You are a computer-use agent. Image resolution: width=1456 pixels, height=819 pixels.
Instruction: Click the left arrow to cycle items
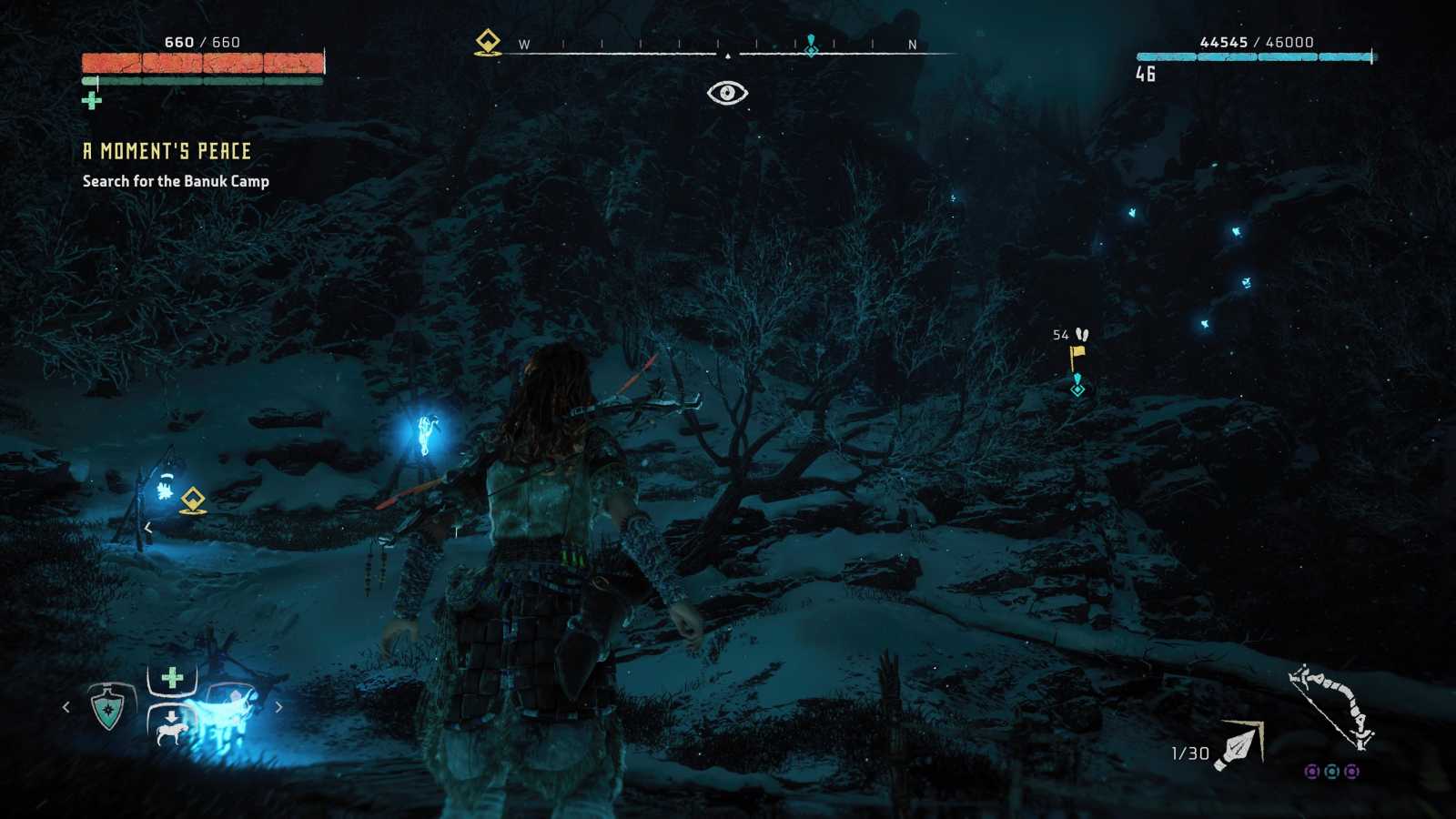coord(66,706)
